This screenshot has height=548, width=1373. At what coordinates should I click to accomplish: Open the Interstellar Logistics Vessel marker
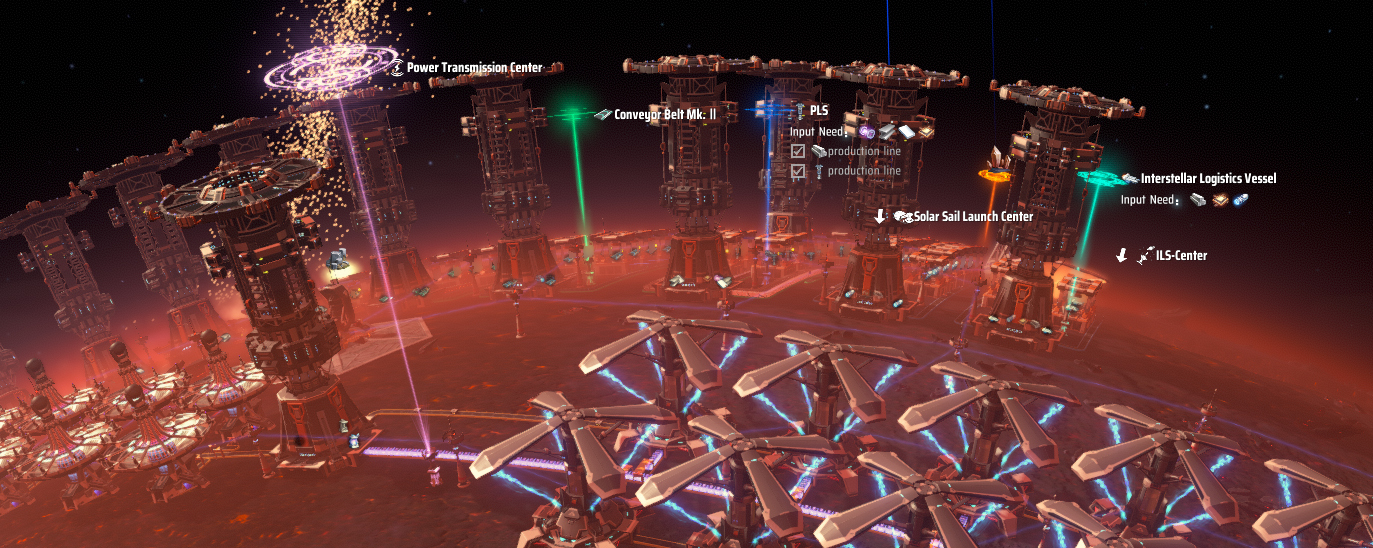click(x=1207, y=179)
